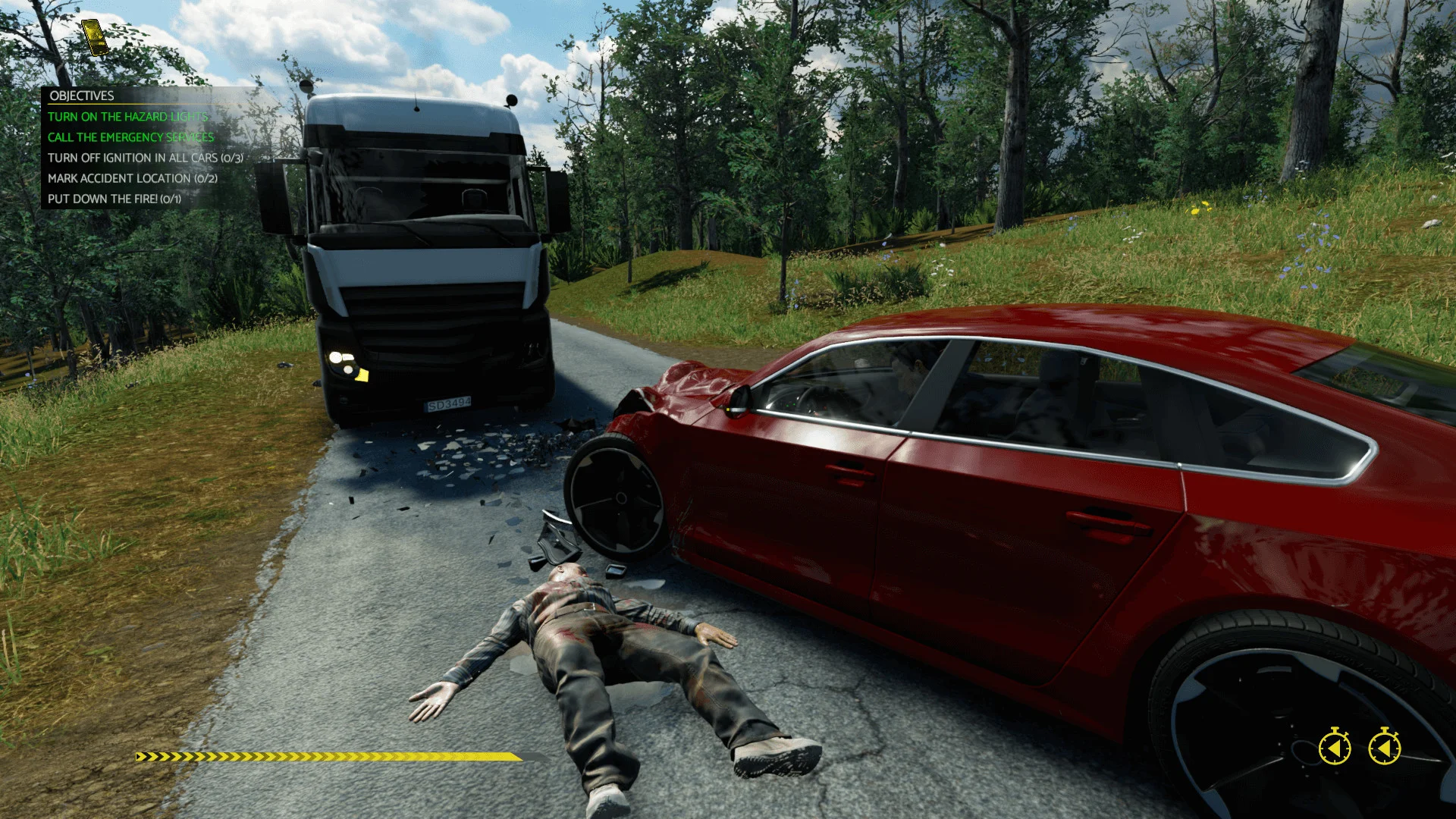Choose the 'Turn off ignition in all cars' objective
Viewport: 1456px width, 819px height.
[145, 158]
